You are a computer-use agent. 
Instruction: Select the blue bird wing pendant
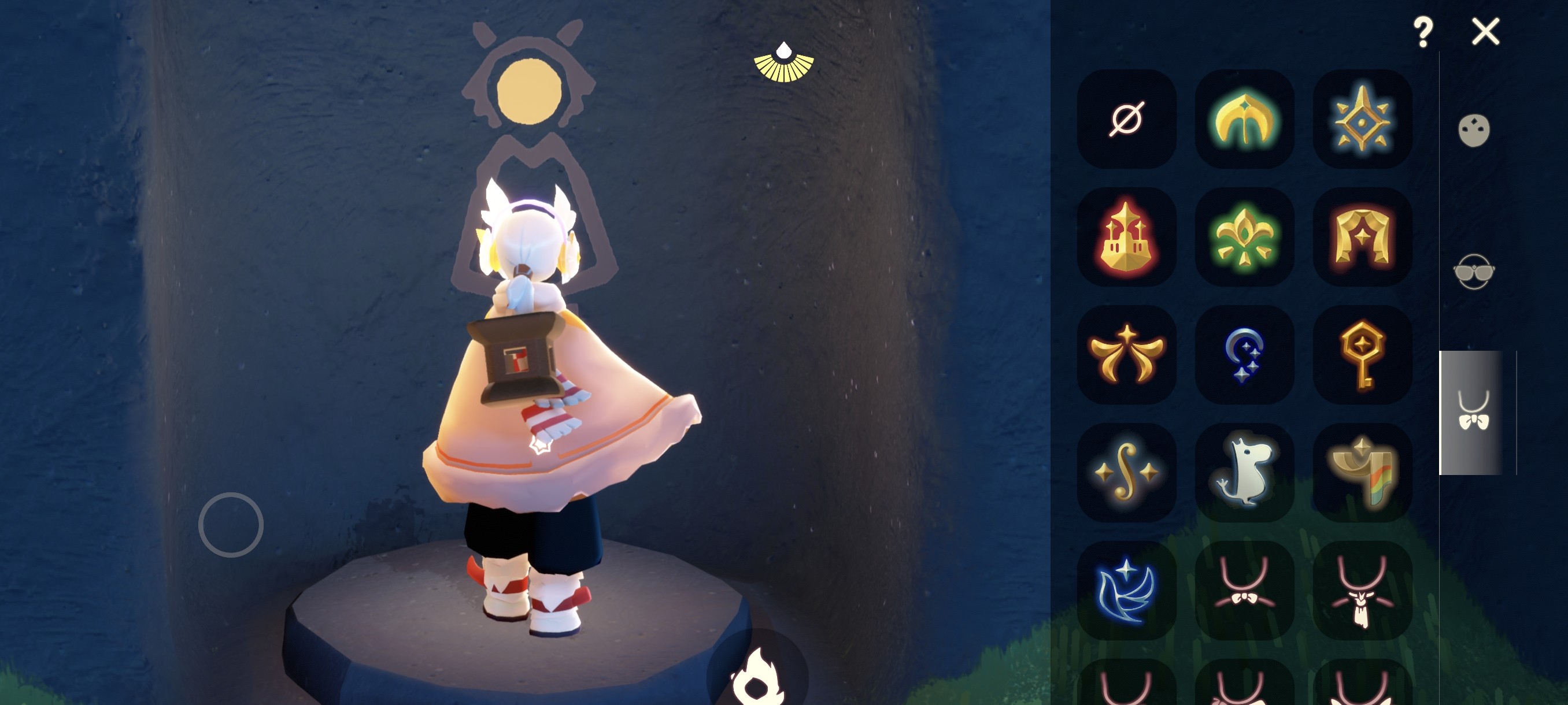click(1126, 591)
